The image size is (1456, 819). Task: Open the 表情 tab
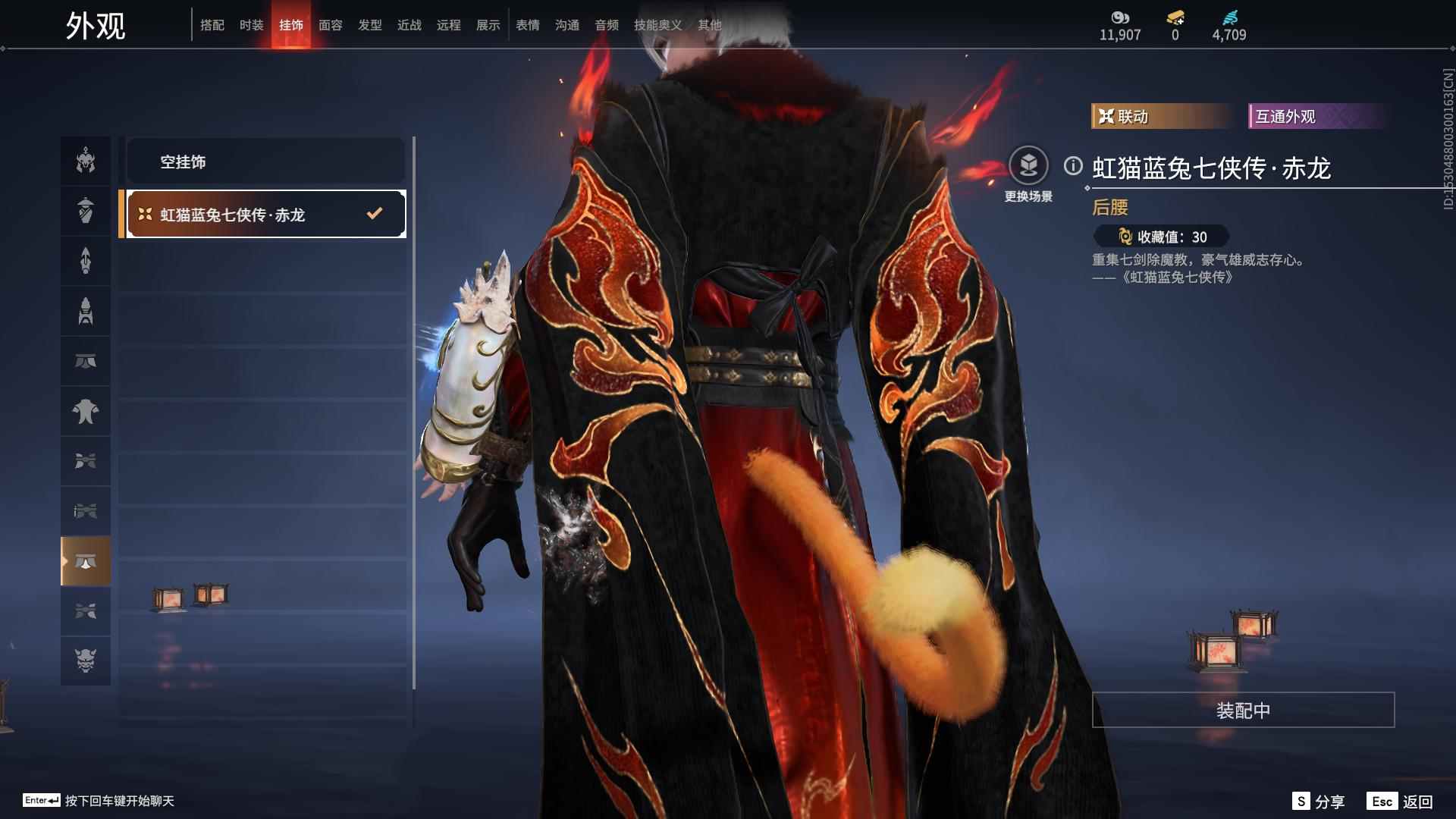tap(527, 24)
